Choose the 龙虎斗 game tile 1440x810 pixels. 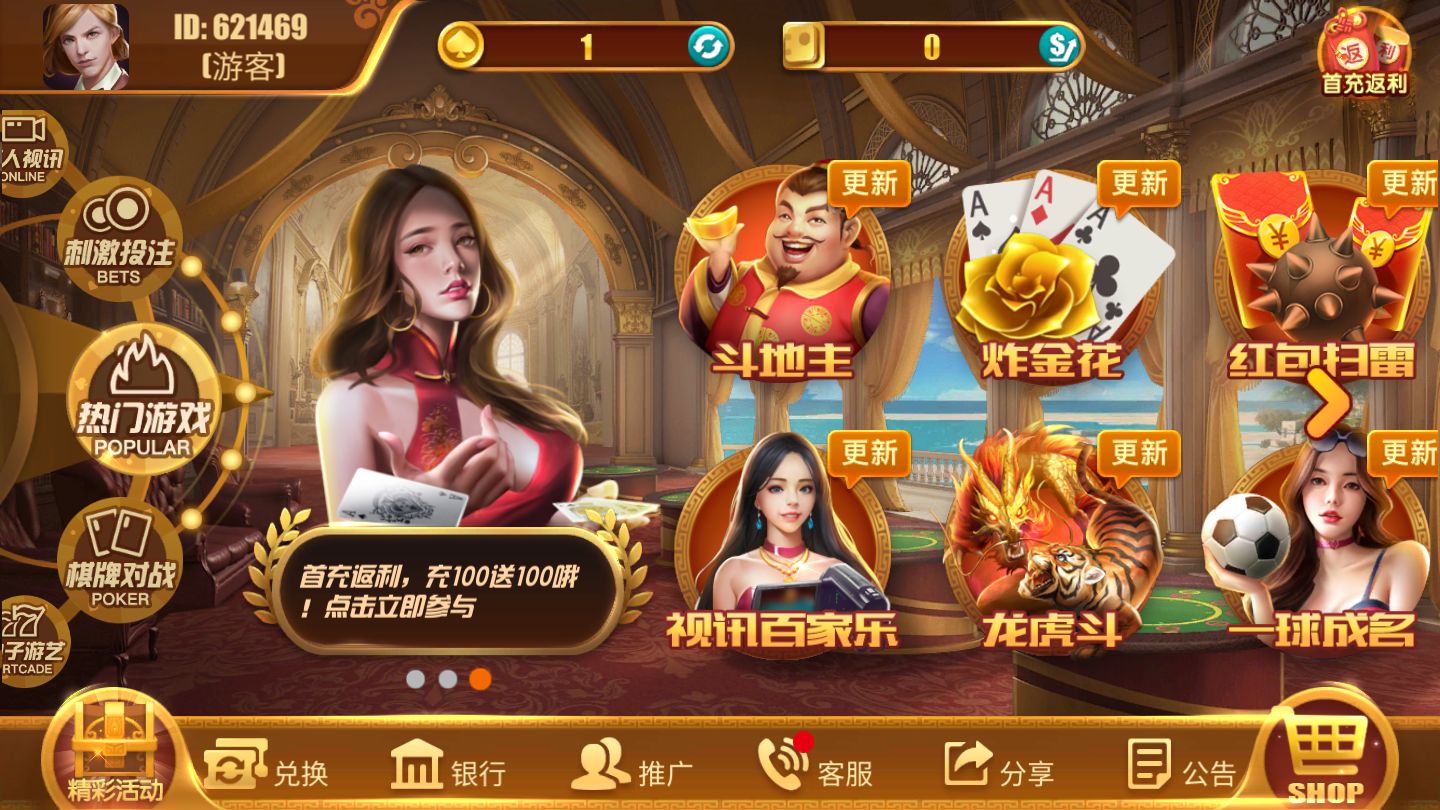coord(1050,545)
